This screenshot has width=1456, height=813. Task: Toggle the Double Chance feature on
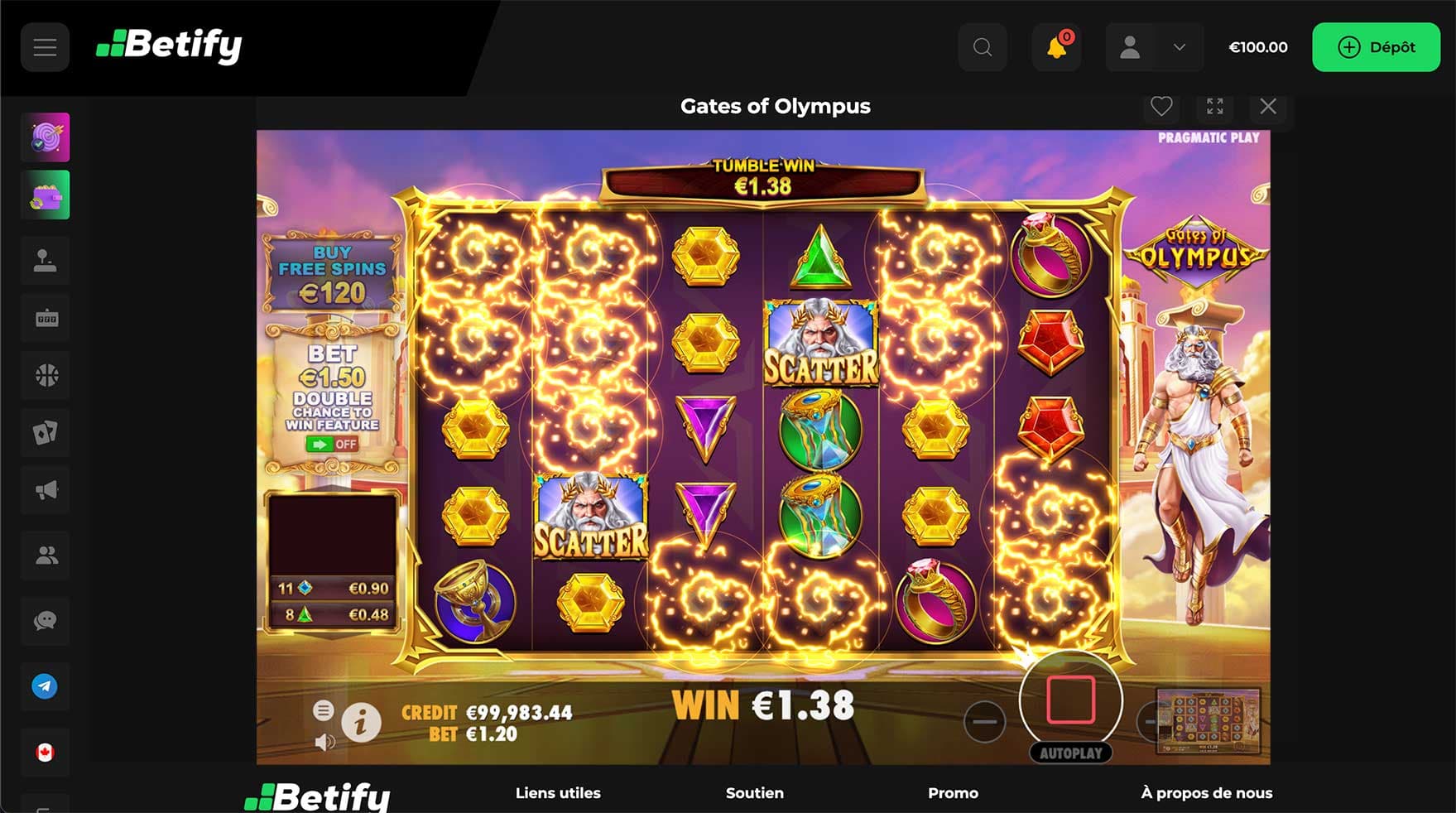tap(331, 445)
